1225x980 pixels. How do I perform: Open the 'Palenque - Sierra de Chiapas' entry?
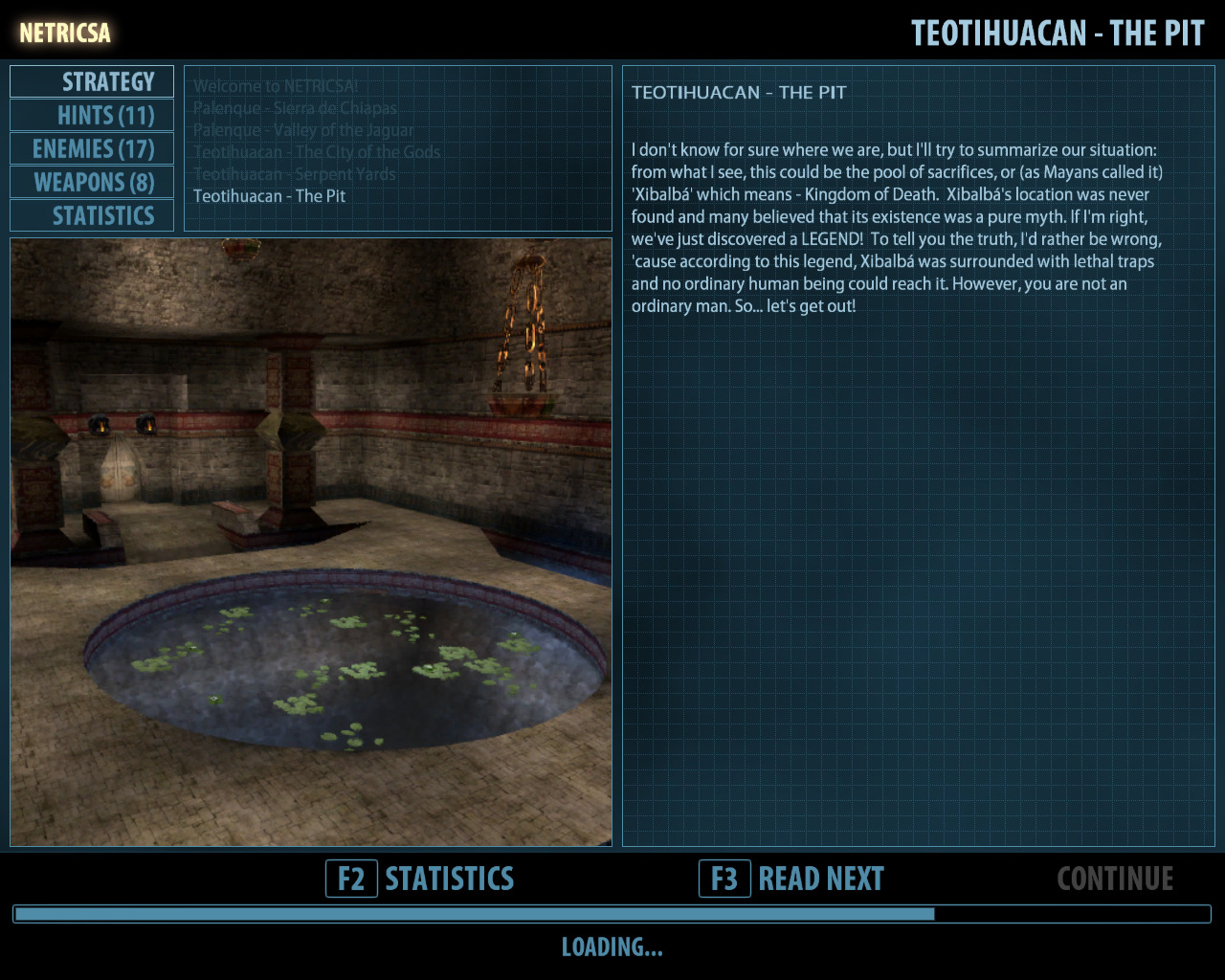coord(295,108)
